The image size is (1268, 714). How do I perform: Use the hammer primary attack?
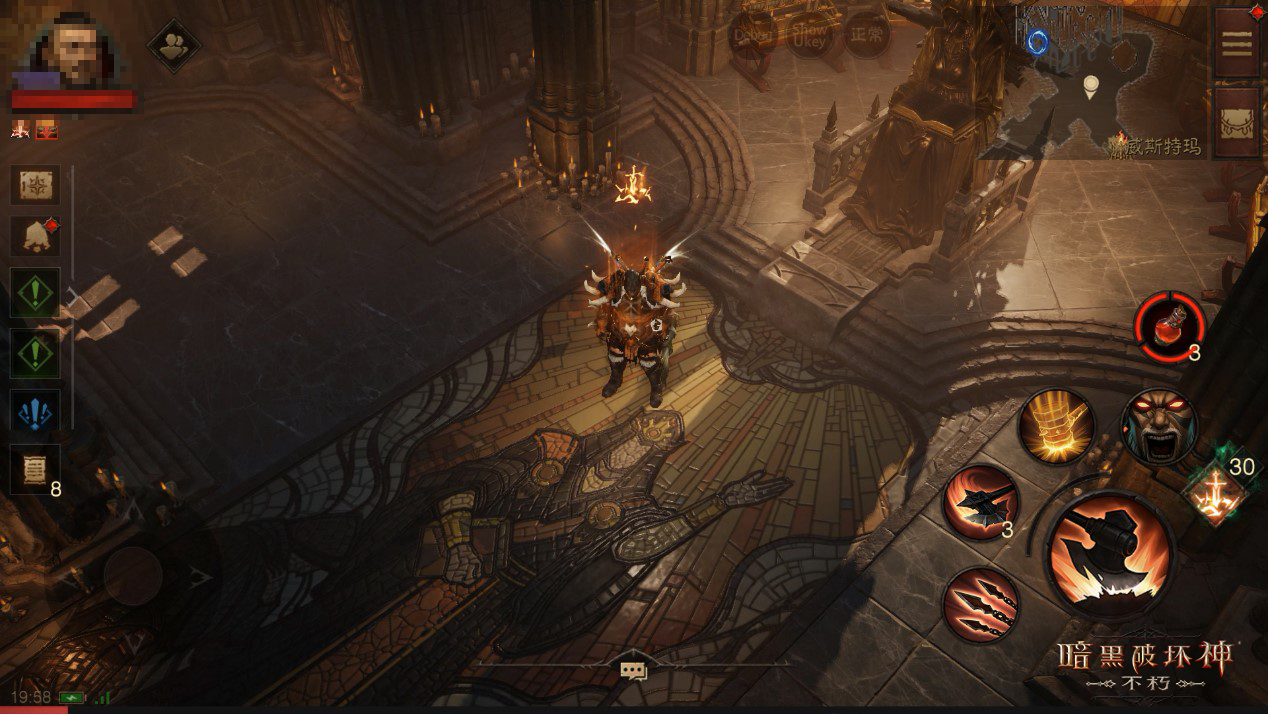(x=1110, y=554)
